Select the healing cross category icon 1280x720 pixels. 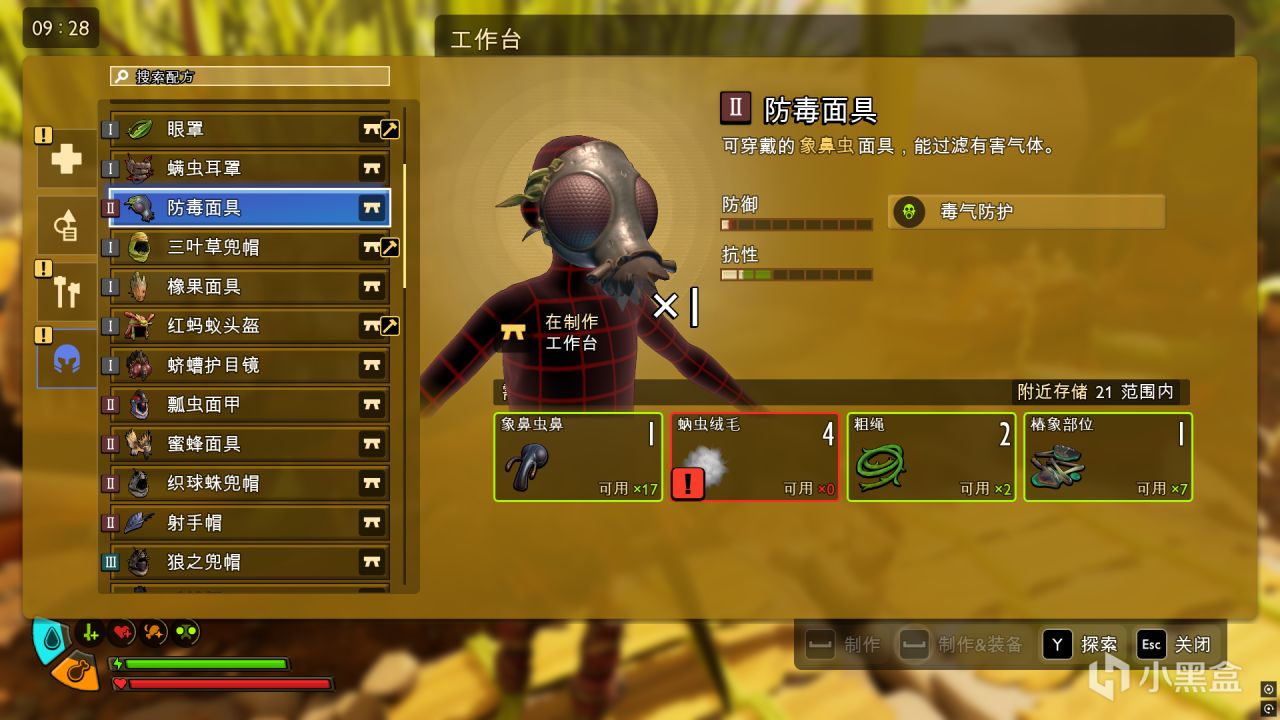[66, 158]
